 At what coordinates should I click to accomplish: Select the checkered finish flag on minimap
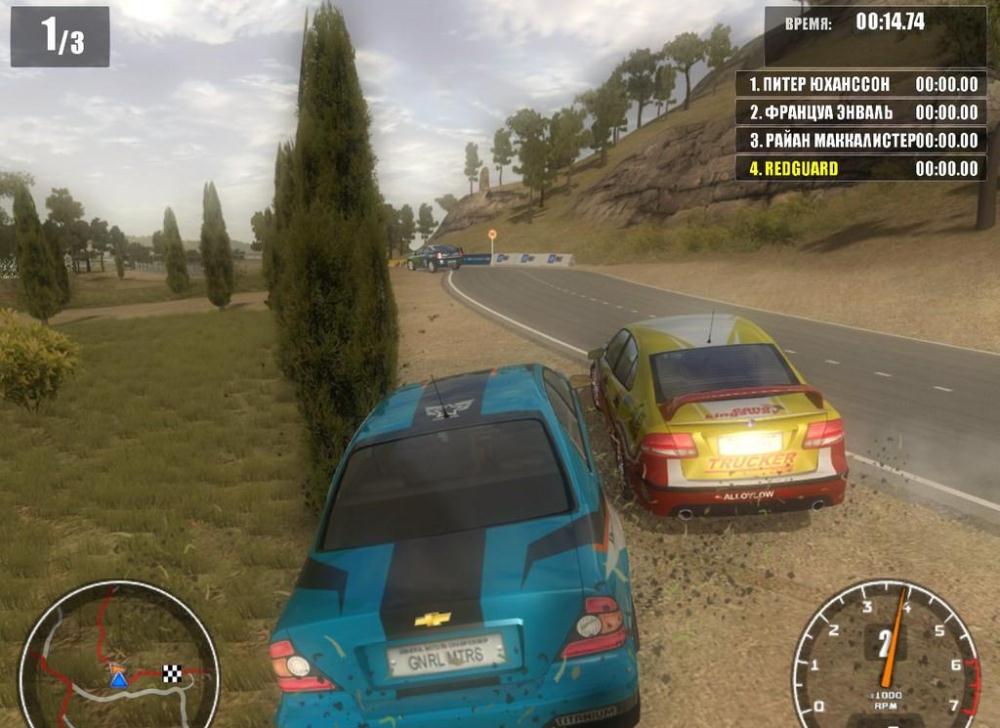tap(172, 673)
